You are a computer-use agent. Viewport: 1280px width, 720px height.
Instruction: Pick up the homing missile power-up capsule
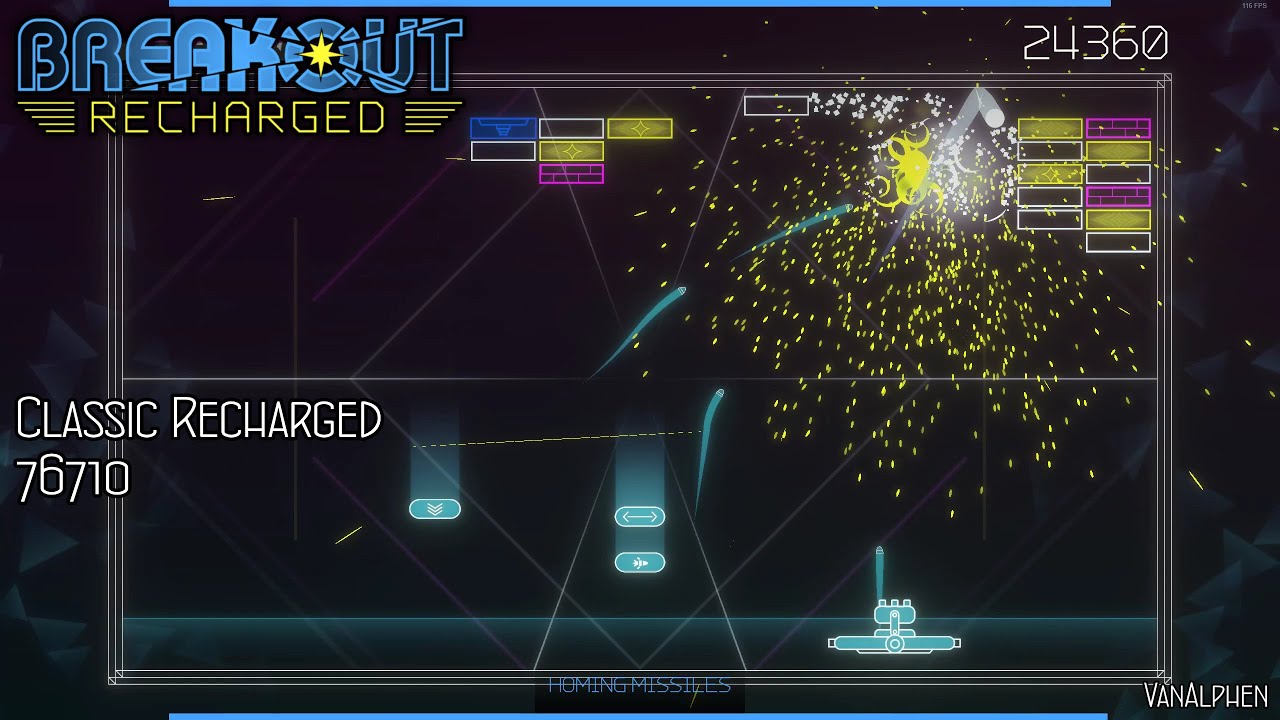tap(640, 562)
